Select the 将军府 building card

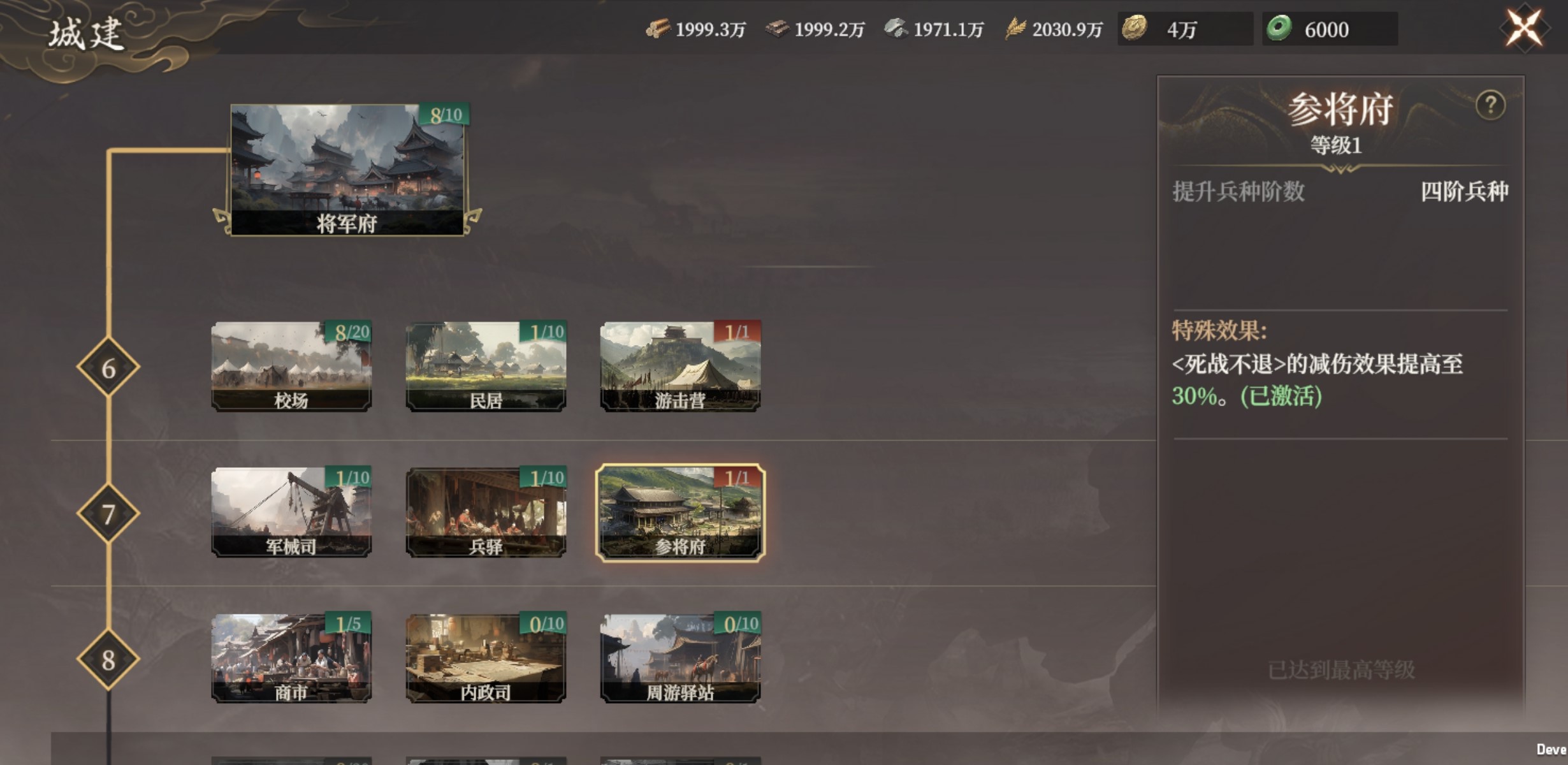pyautogui.click(x=347, y=170)
